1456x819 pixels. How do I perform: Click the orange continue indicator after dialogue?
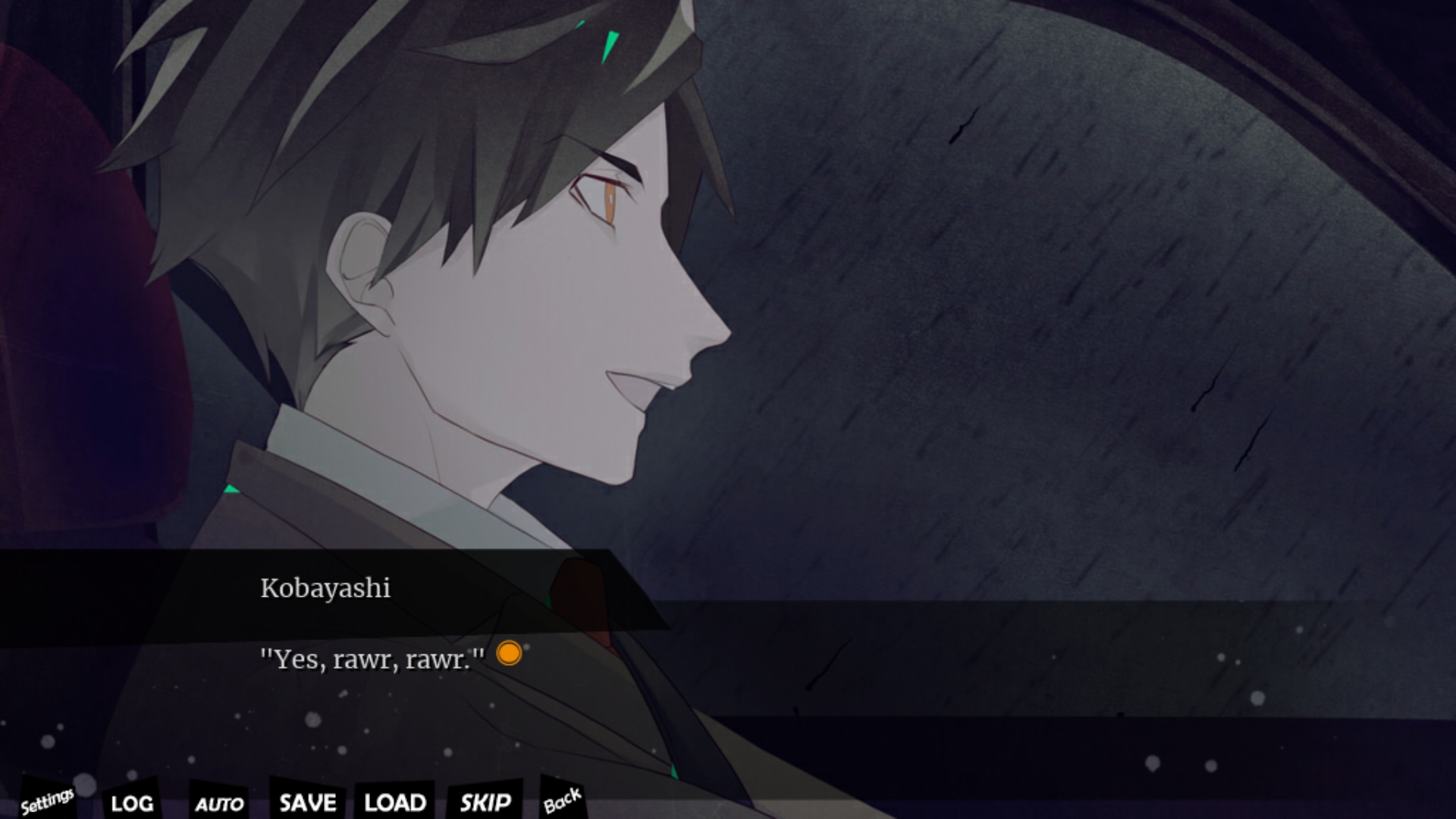pyautogui.click(x=509, y=653)
